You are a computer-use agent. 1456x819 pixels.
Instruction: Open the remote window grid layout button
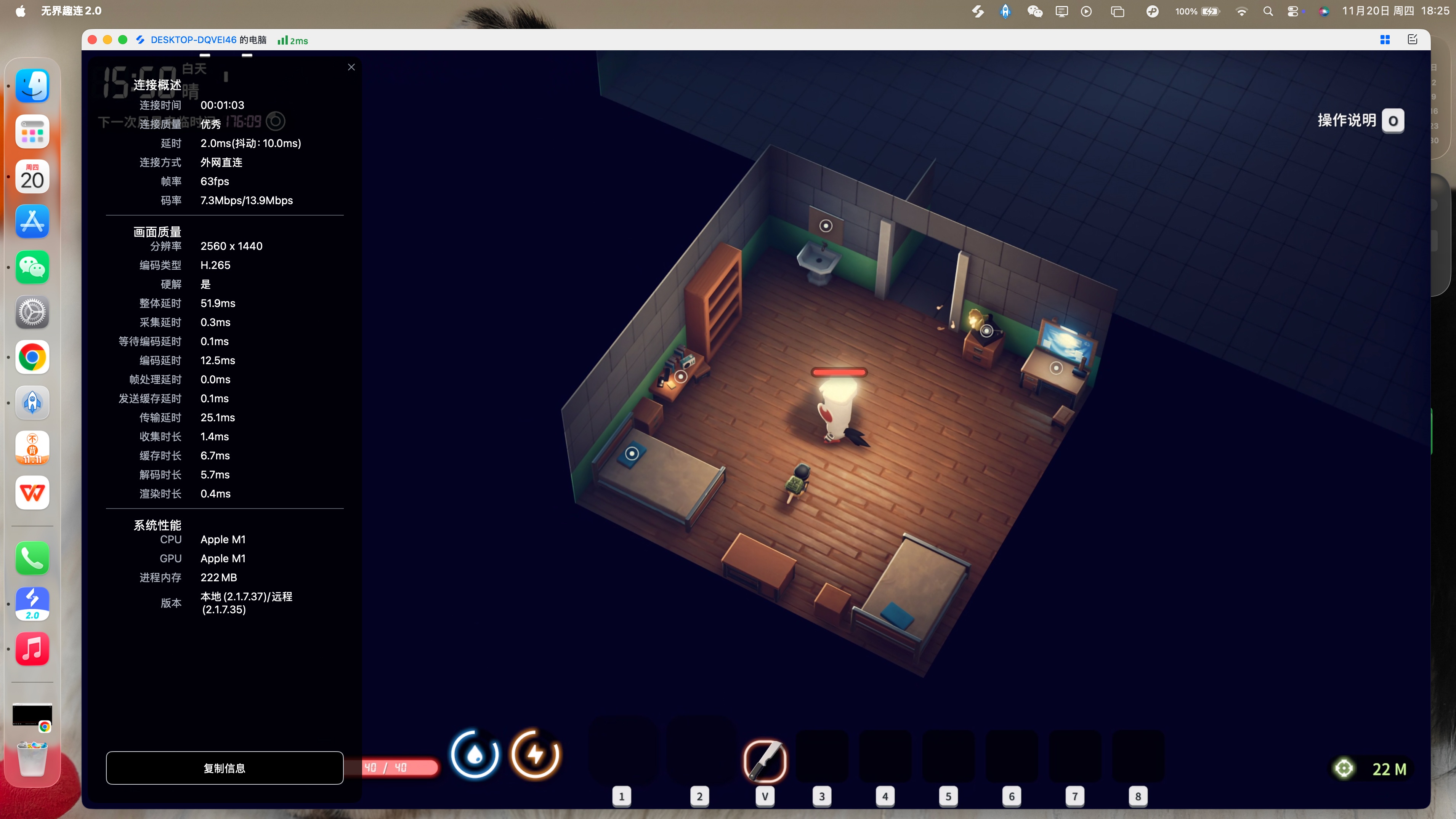1385,40
